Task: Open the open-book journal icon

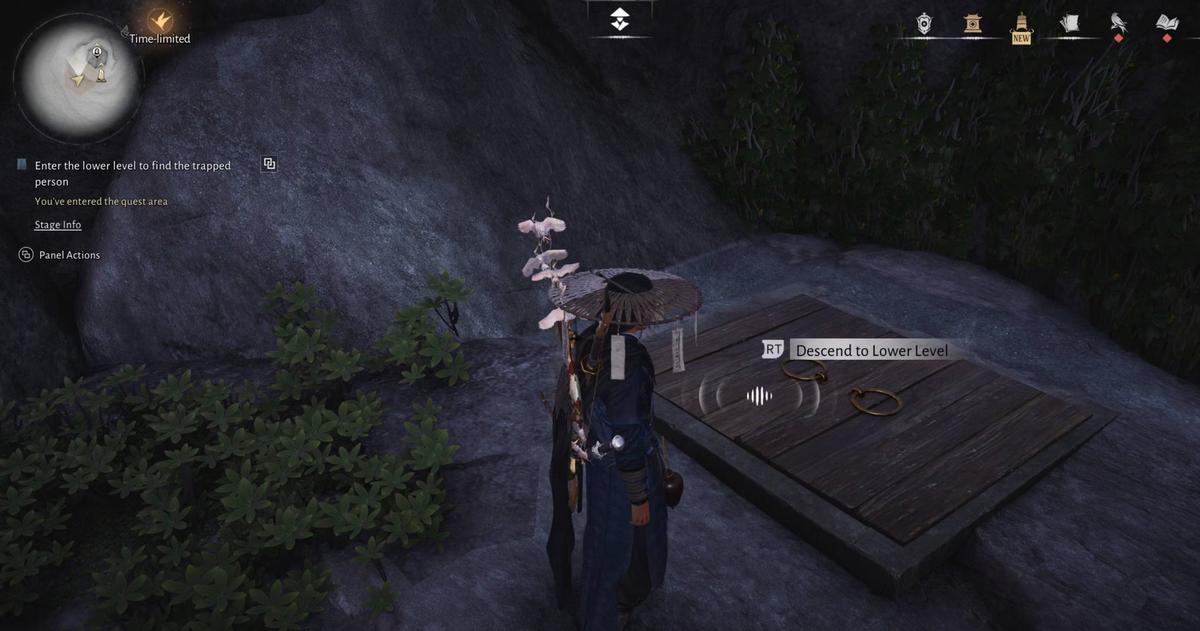Action: (1166, 23)
